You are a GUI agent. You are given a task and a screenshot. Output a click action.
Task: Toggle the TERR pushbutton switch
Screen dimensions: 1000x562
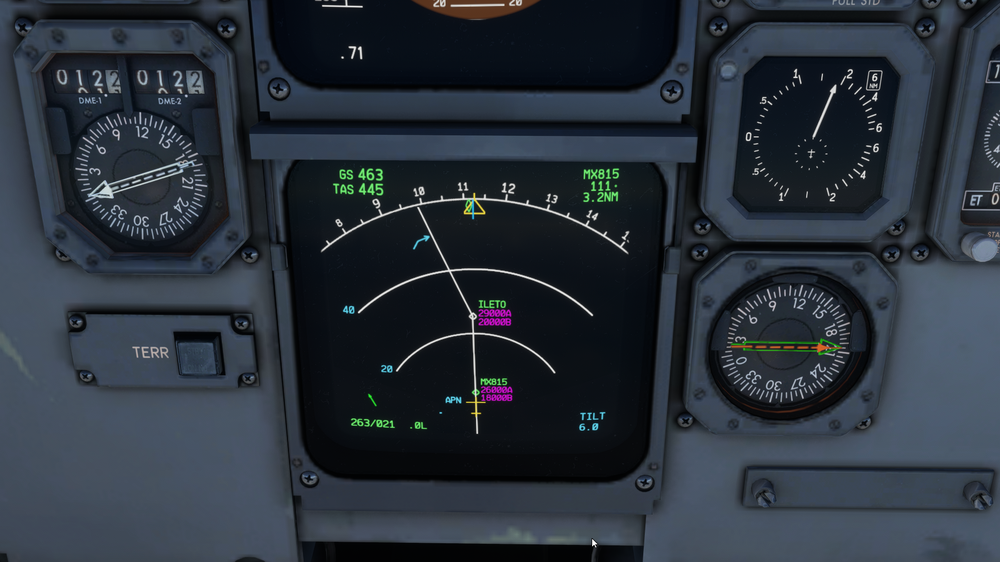(x=198, y=355)
